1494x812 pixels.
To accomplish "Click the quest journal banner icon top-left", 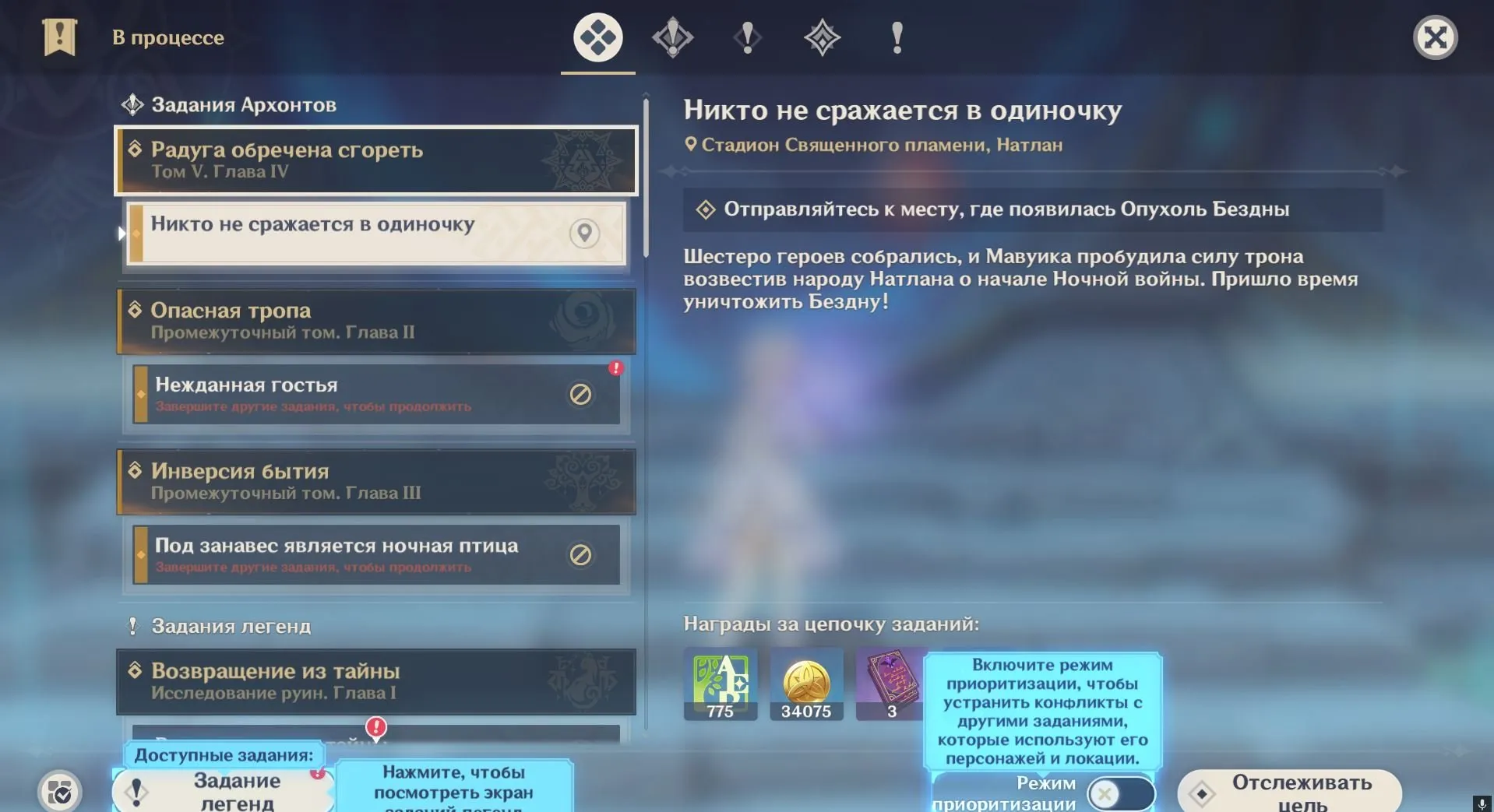I will (x=58, y=37).
